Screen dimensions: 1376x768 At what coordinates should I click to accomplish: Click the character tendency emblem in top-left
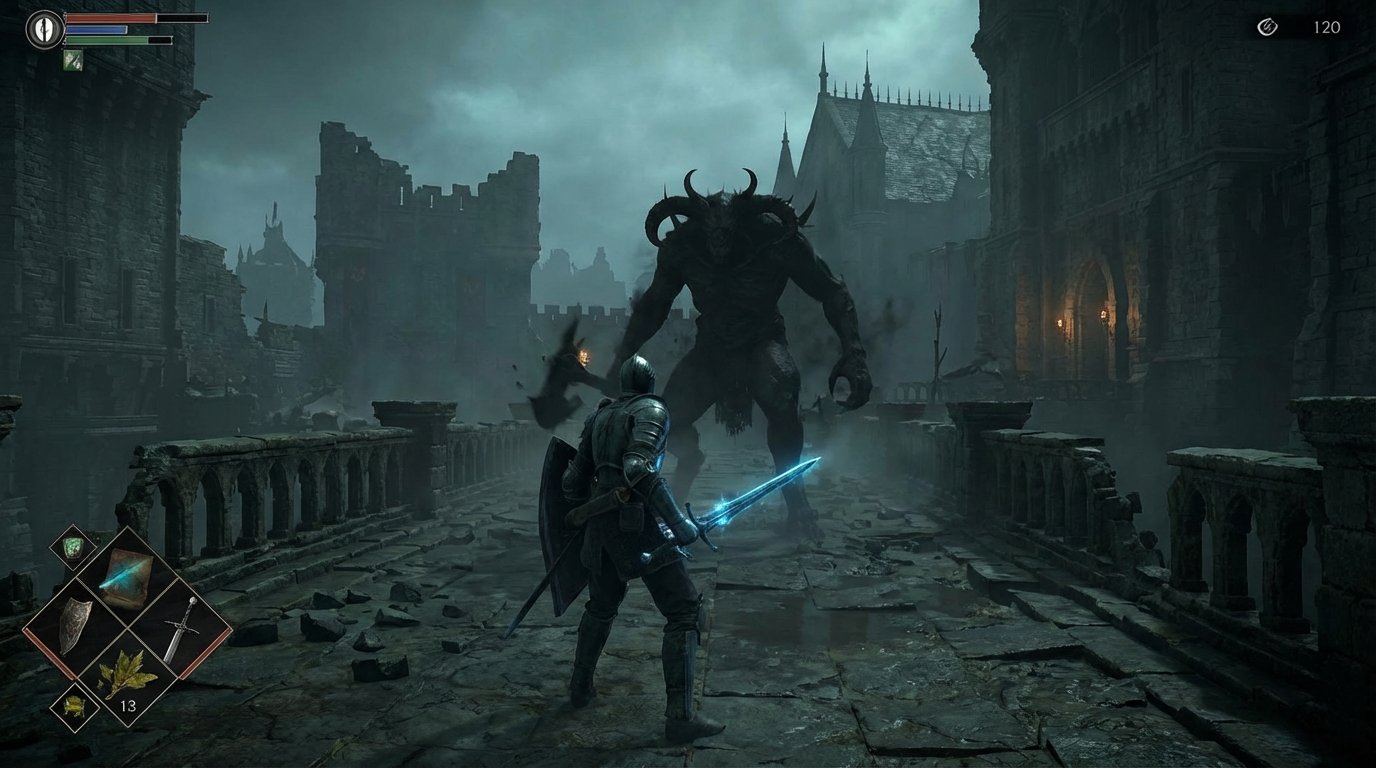pyautogui.click(x=43, y=28)
